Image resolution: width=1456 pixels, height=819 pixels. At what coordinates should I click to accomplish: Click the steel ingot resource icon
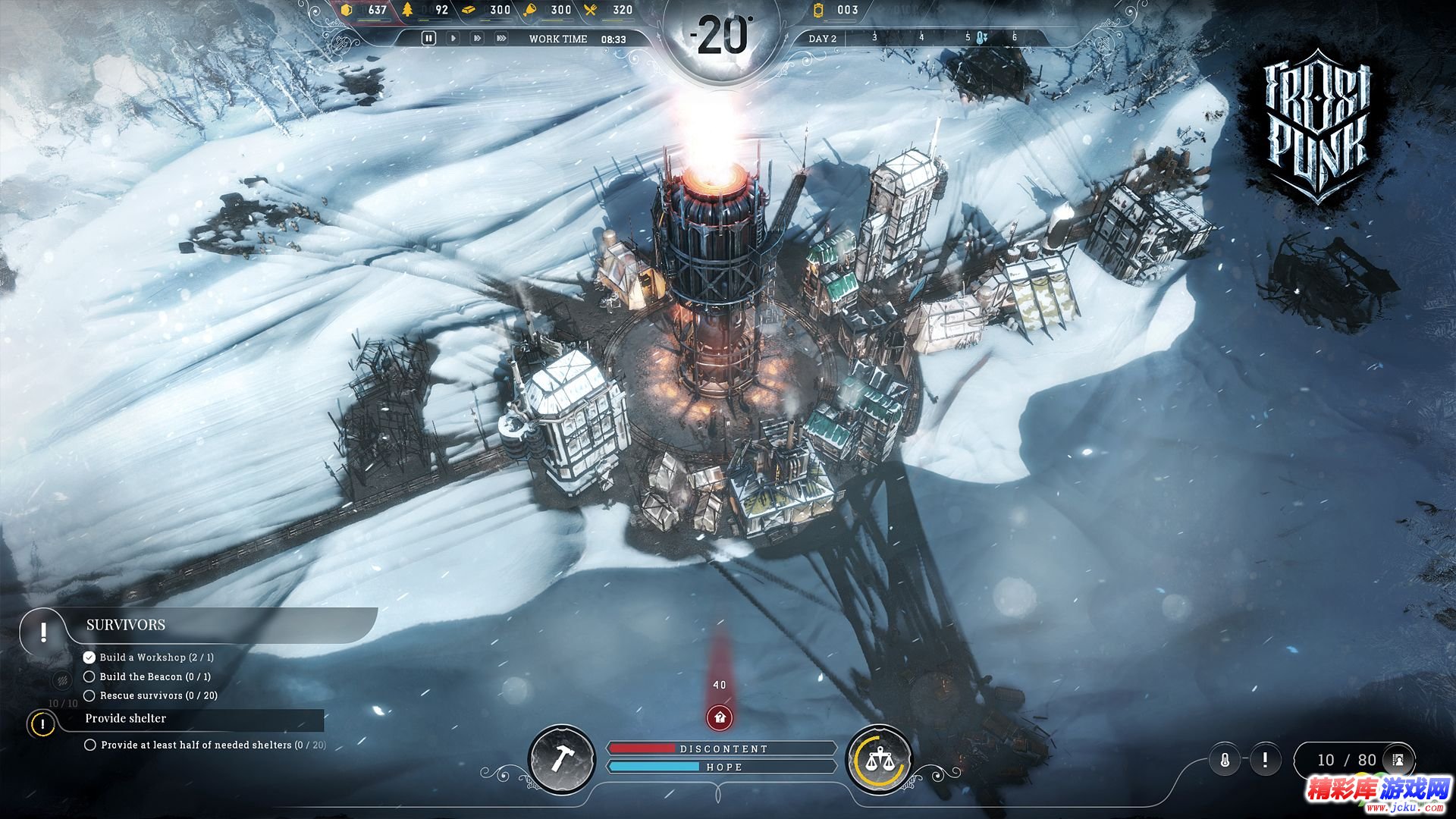[469, 10]
